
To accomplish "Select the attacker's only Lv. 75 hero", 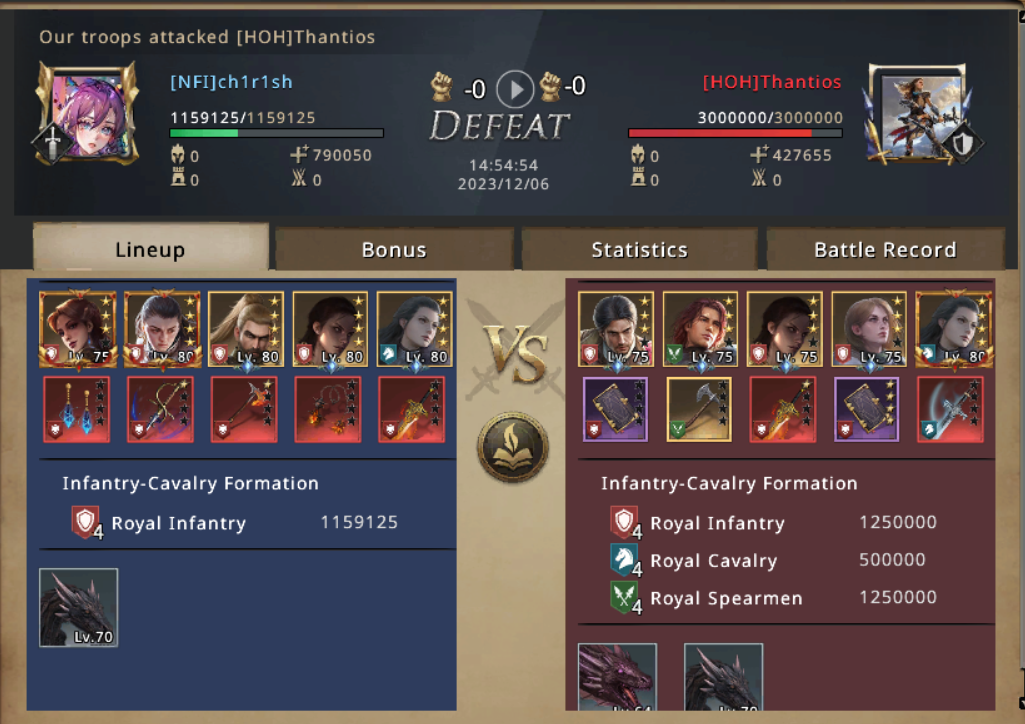I will (x=77, y=329).
